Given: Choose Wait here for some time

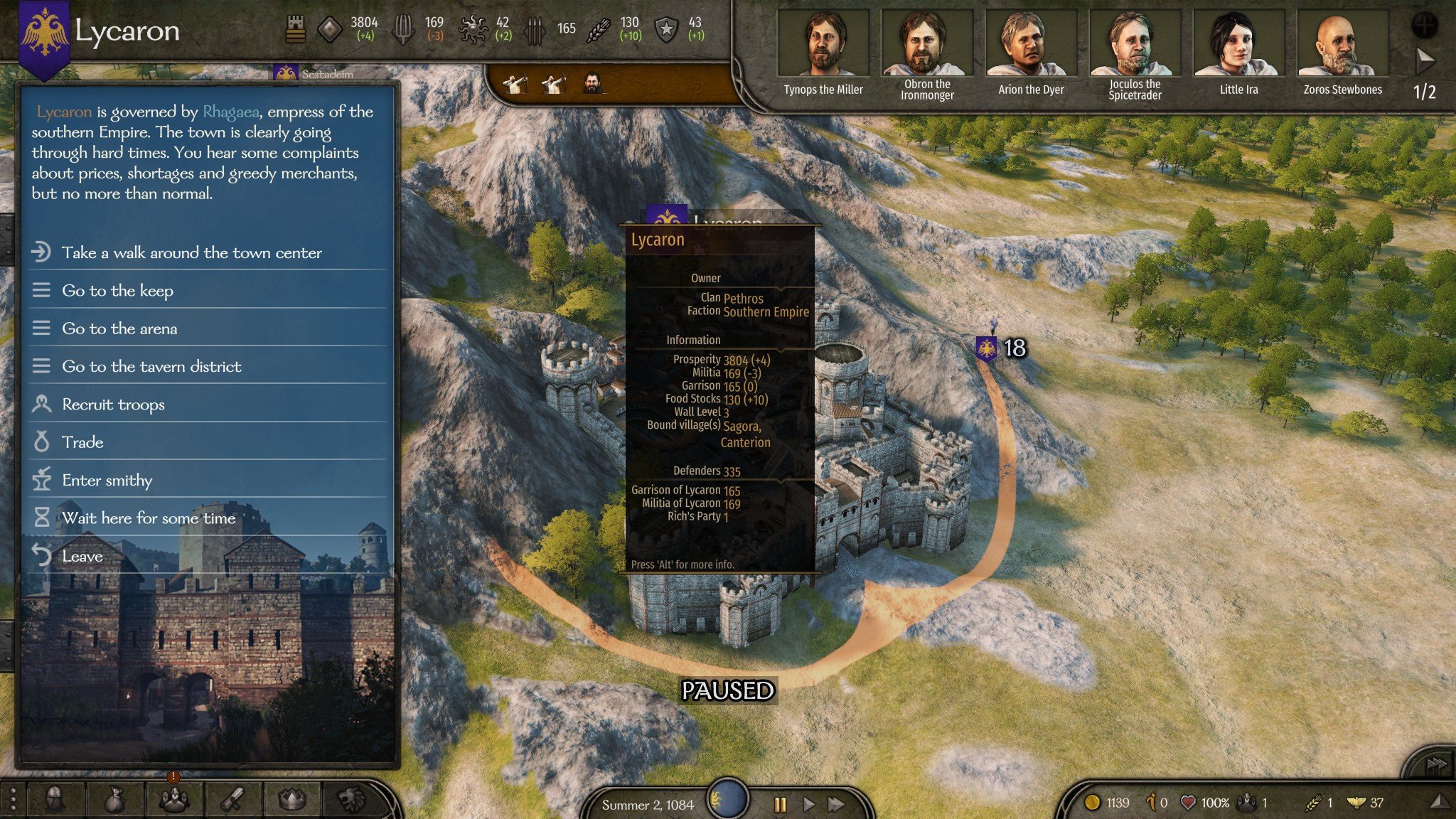Looking at the screenshot, I should [x=149, y=518].
